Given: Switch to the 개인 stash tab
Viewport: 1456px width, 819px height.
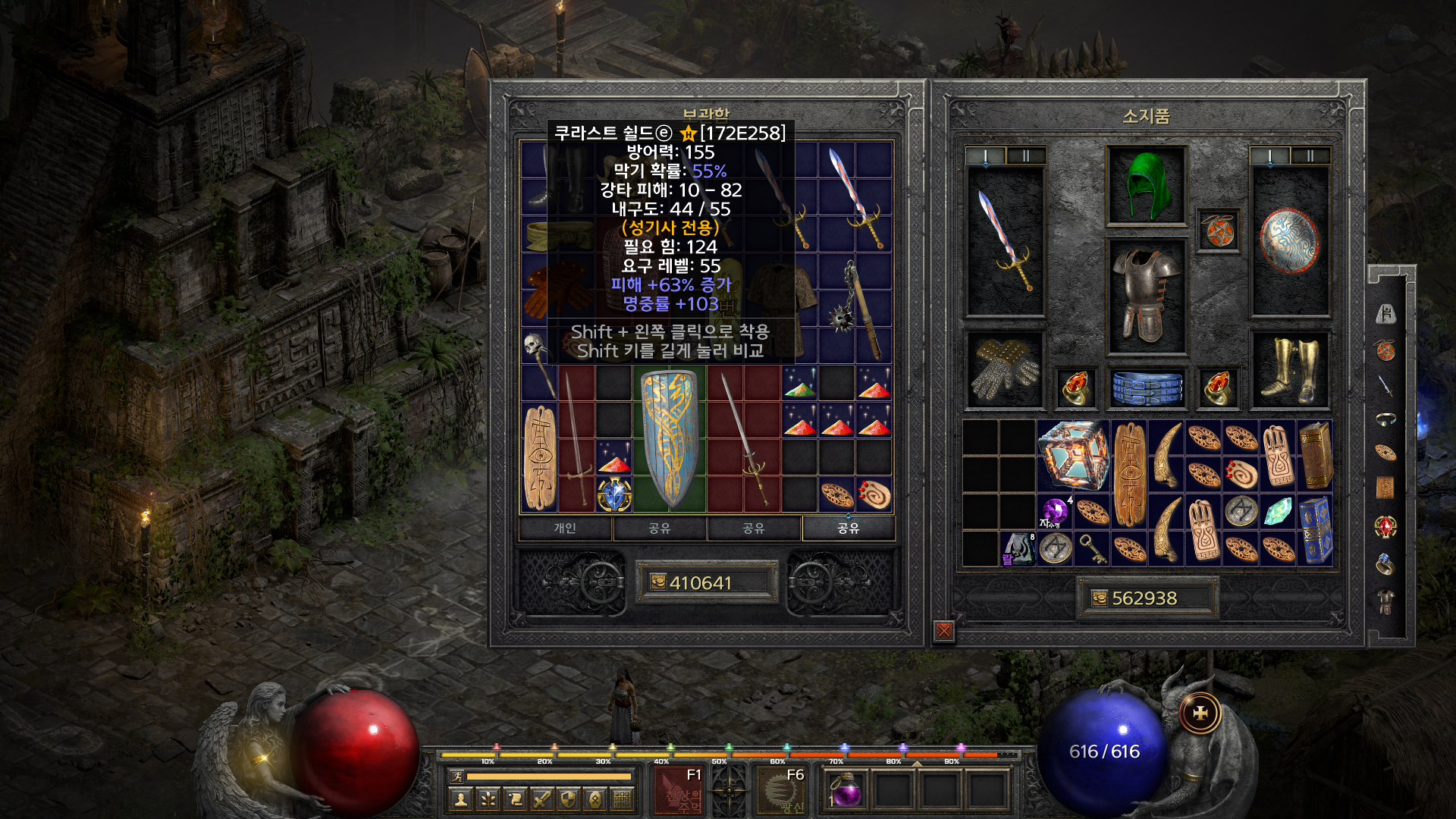Looking at the screenshot, I should [x=565, y=529].
